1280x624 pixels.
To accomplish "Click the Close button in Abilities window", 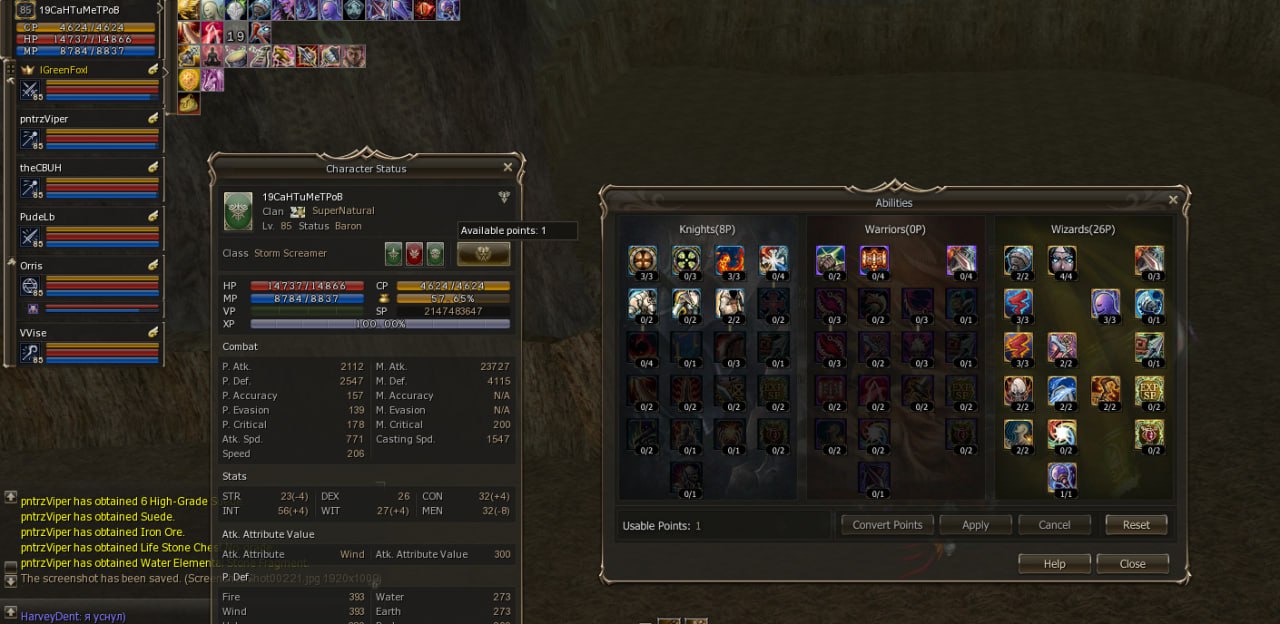I will pyautogui.click(x=1132, y=564).
